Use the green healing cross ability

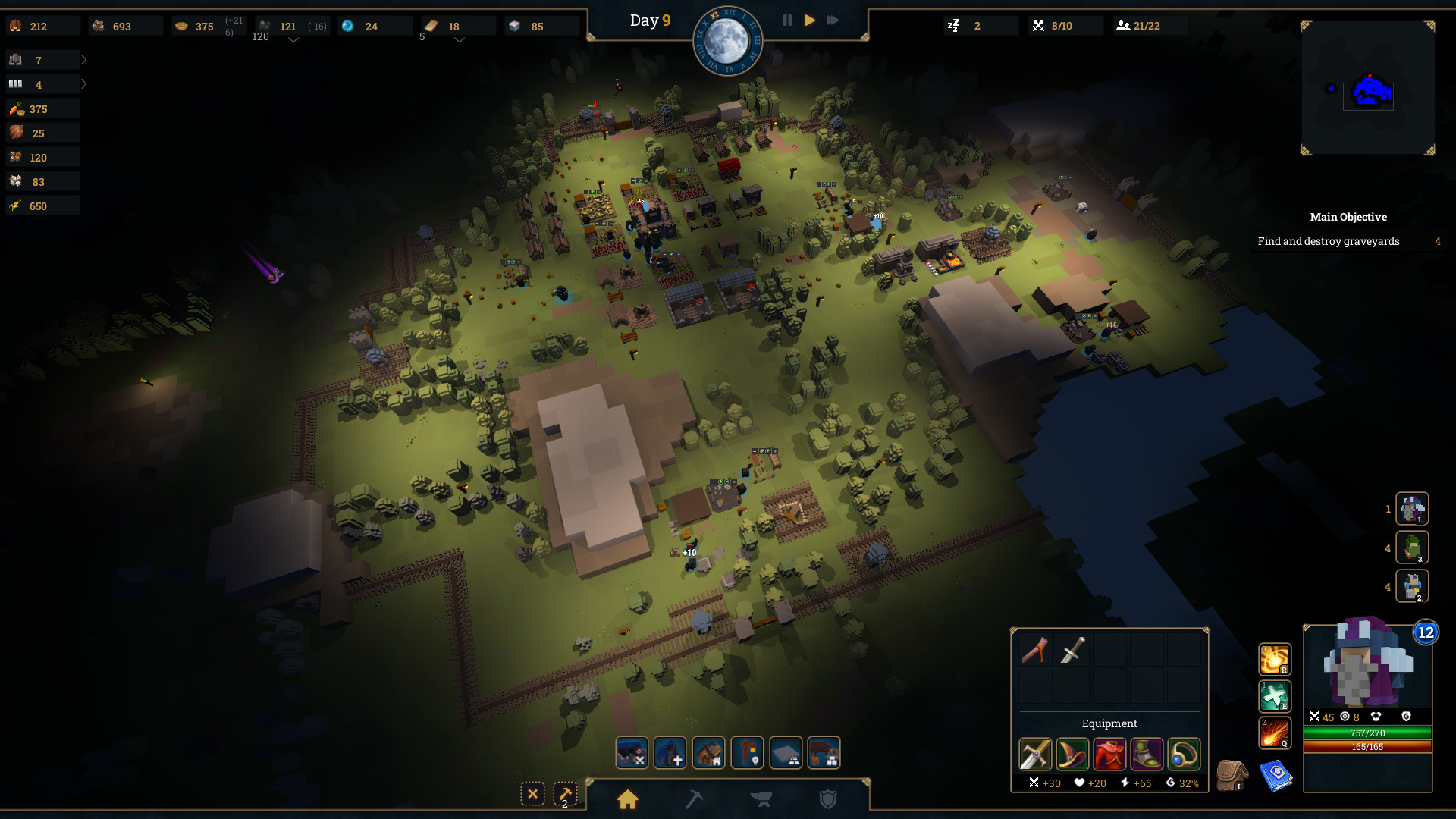[1275, 696]
